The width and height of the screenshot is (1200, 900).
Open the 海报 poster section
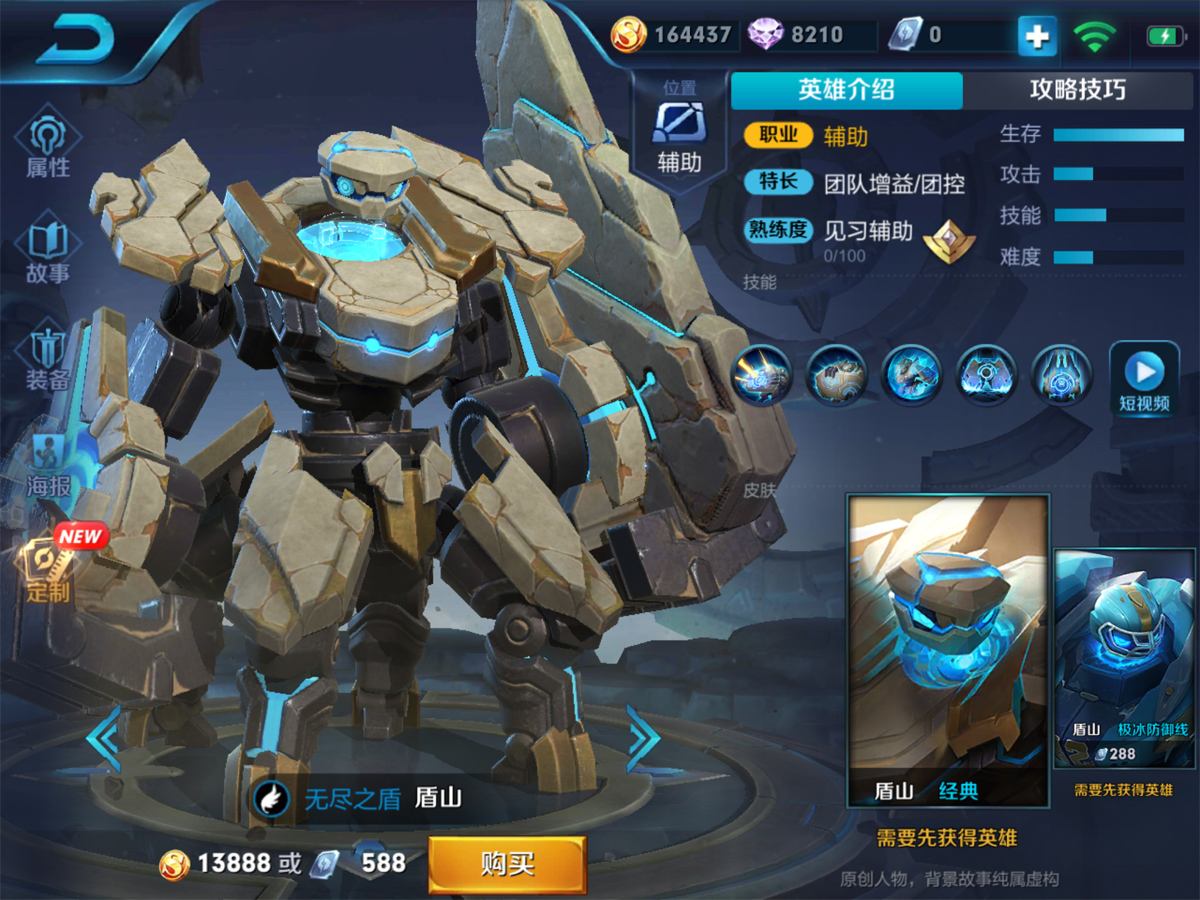[x=47, y=467]
